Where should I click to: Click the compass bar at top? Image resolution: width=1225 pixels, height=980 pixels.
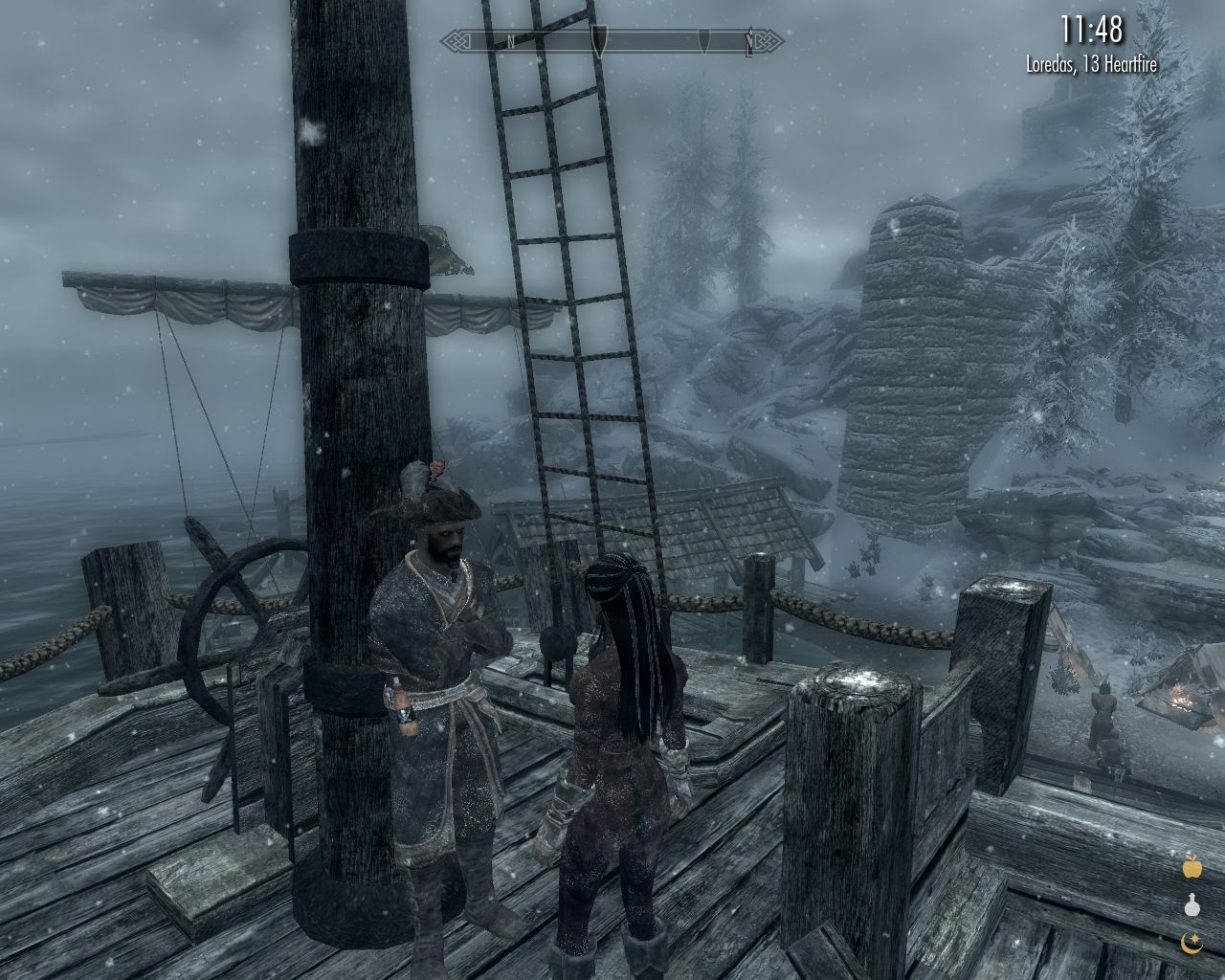[612, 41]
